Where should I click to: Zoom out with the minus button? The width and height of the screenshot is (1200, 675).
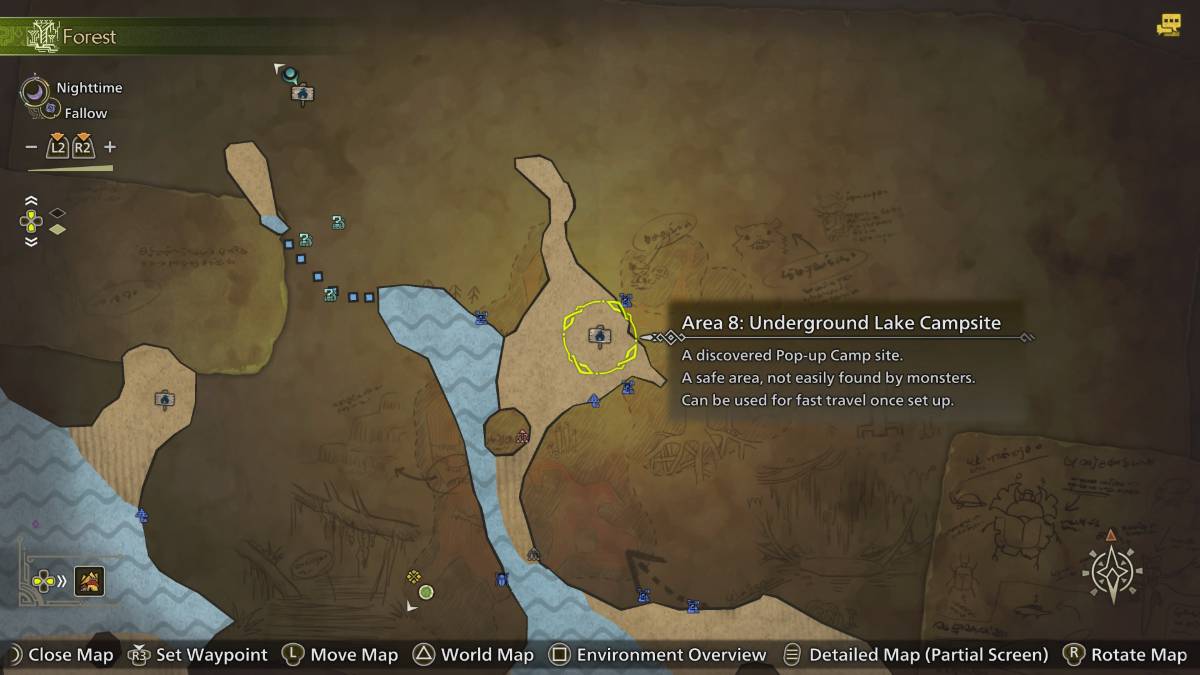(x=31, y=147)
